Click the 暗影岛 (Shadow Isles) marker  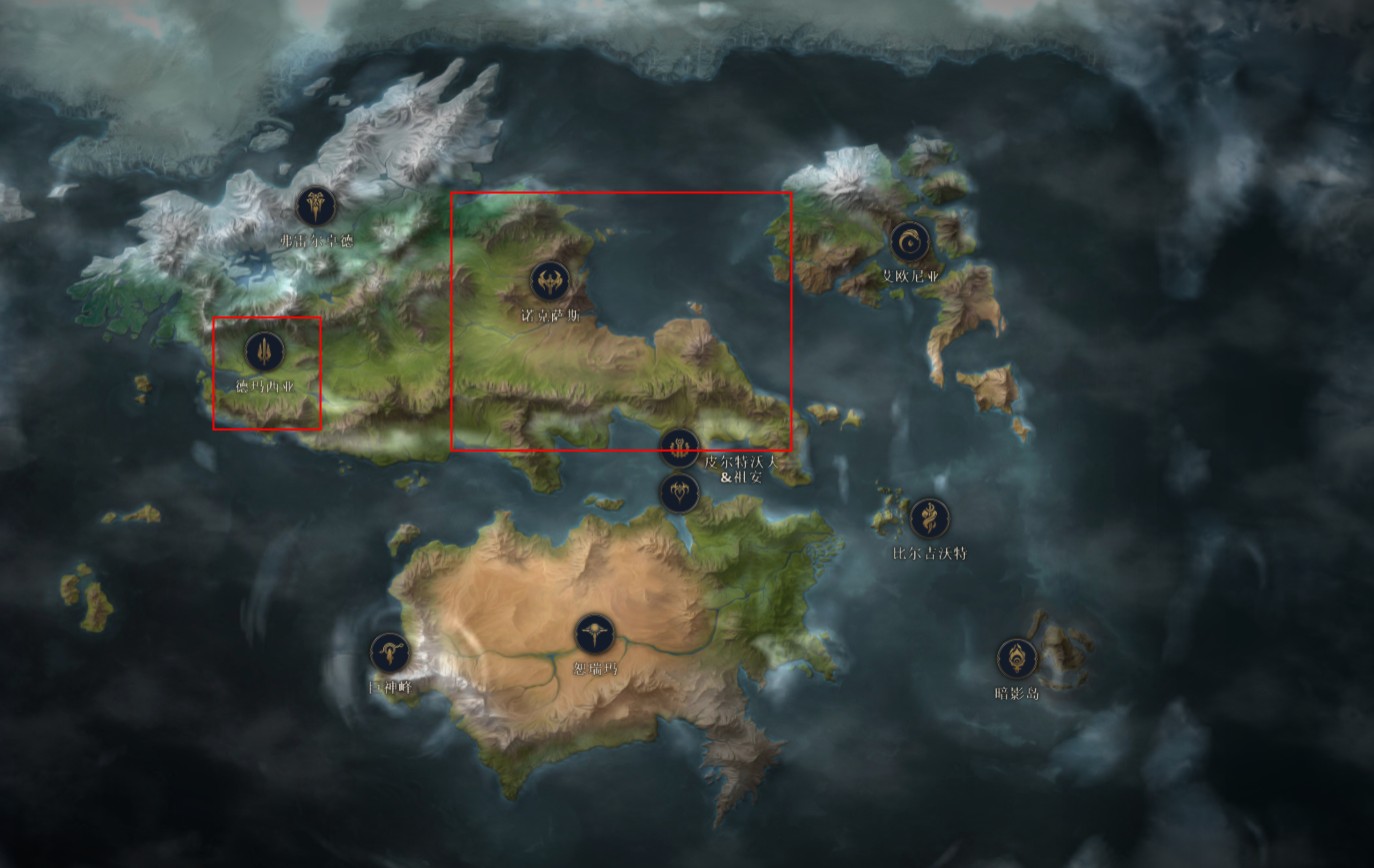[1017, 658]
